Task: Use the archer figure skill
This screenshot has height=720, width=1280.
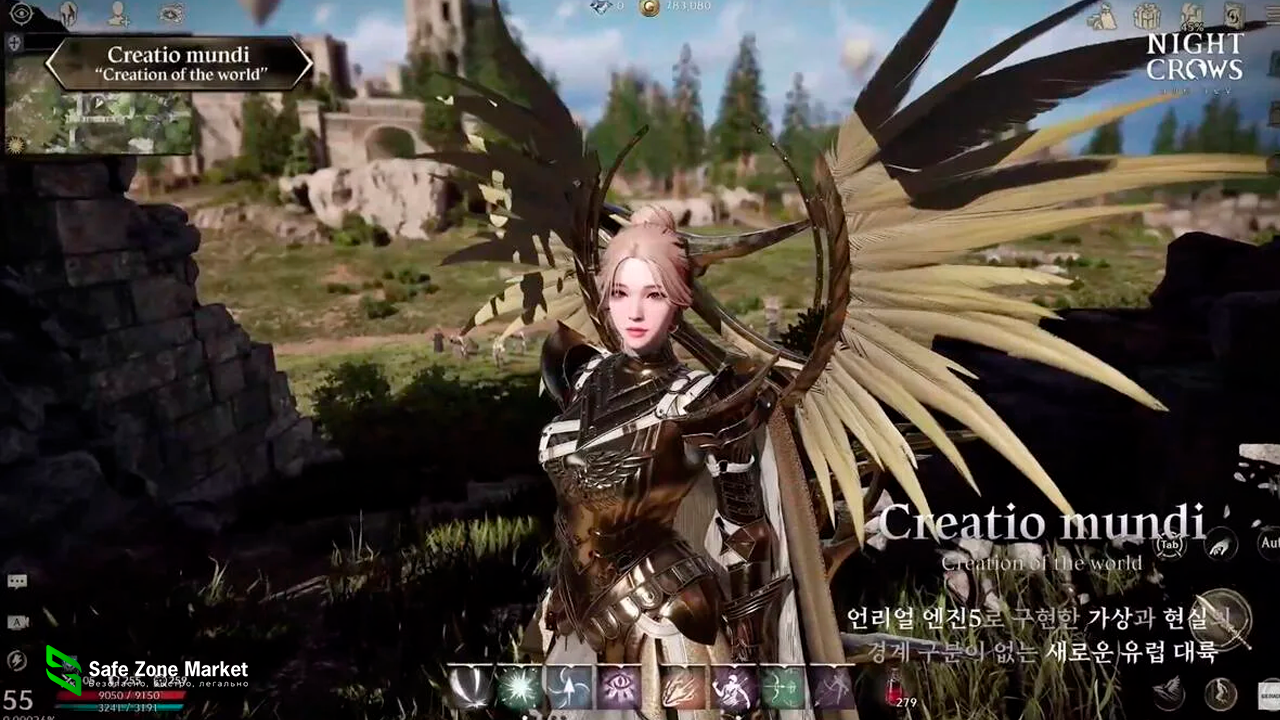Action: click(x=733, y=689)
